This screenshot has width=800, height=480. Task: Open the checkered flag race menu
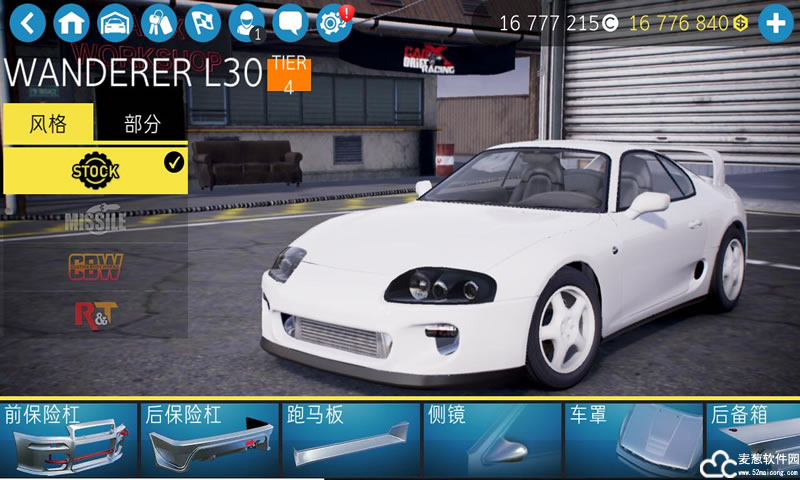click(x=202, y=21)
